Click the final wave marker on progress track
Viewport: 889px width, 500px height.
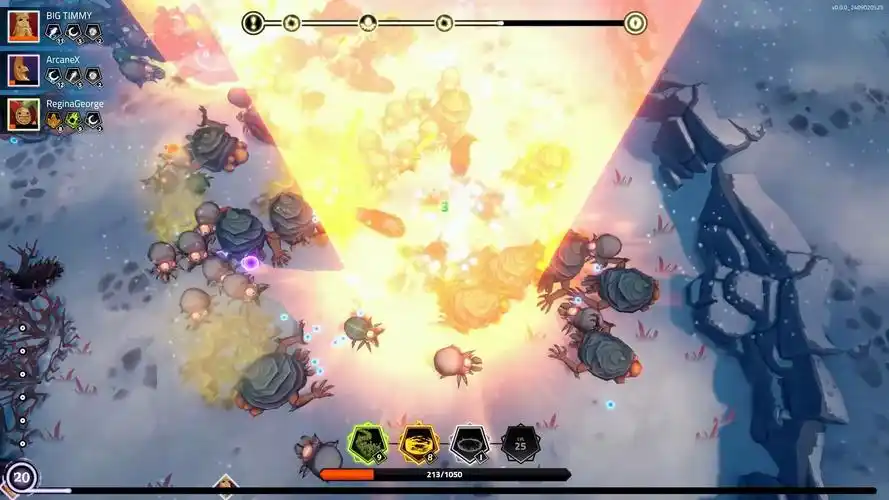click(x=635, y=22)
